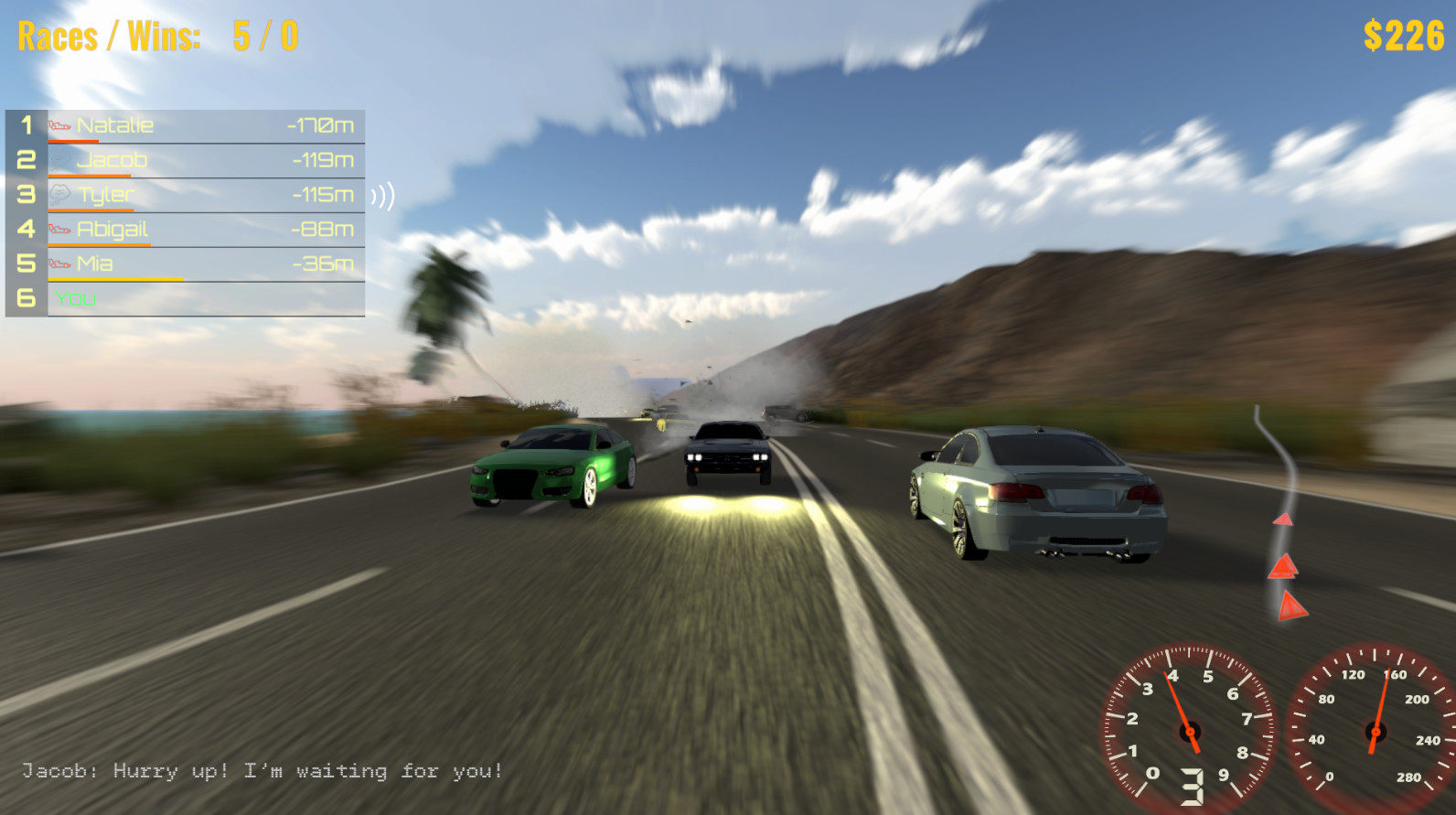
Task: Select position 5 row for Mia
Action: click(x=183, y=263)
